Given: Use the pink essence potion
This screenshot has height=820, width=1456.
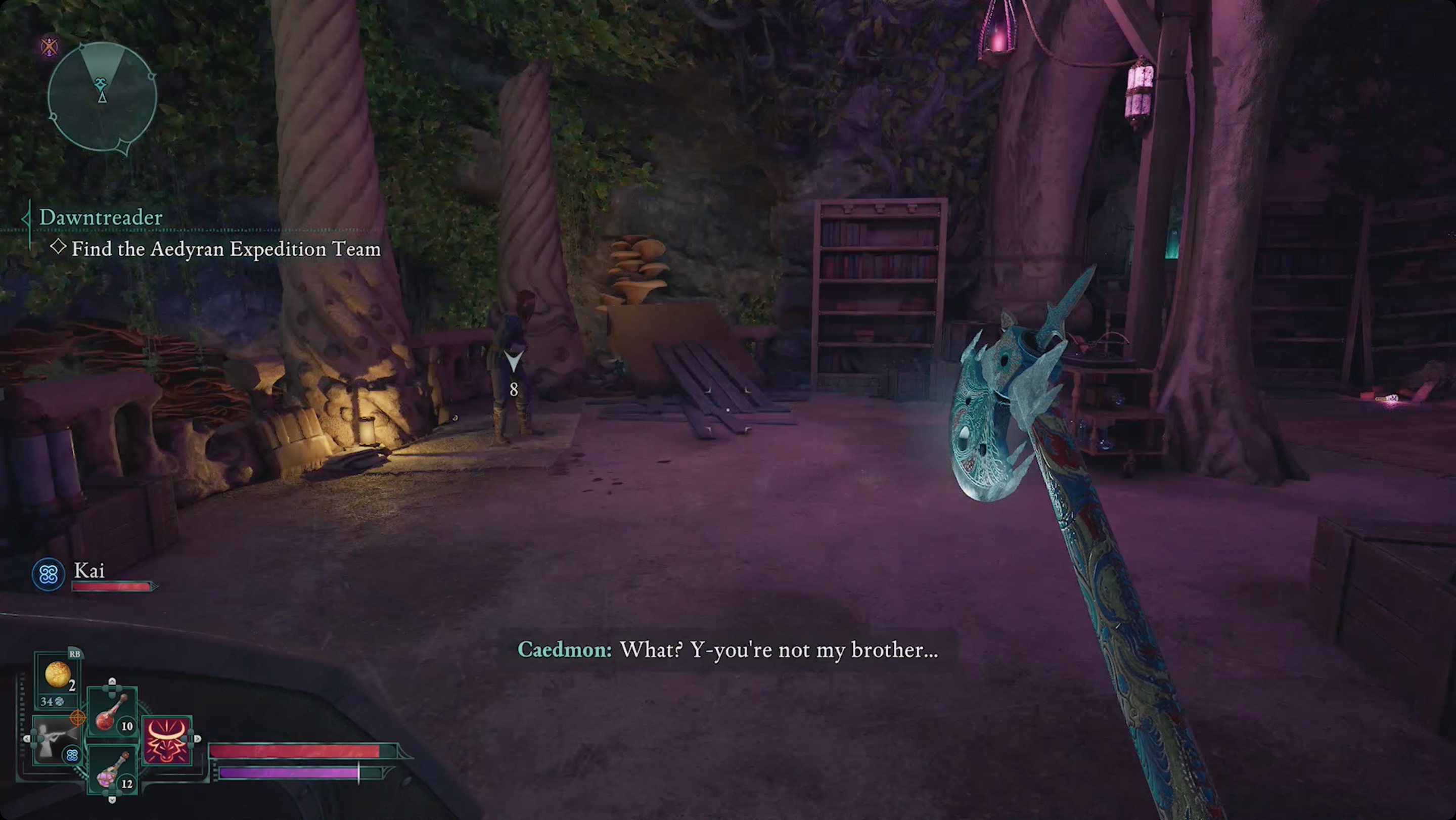Looking at the screenshot, I should 112,770.
